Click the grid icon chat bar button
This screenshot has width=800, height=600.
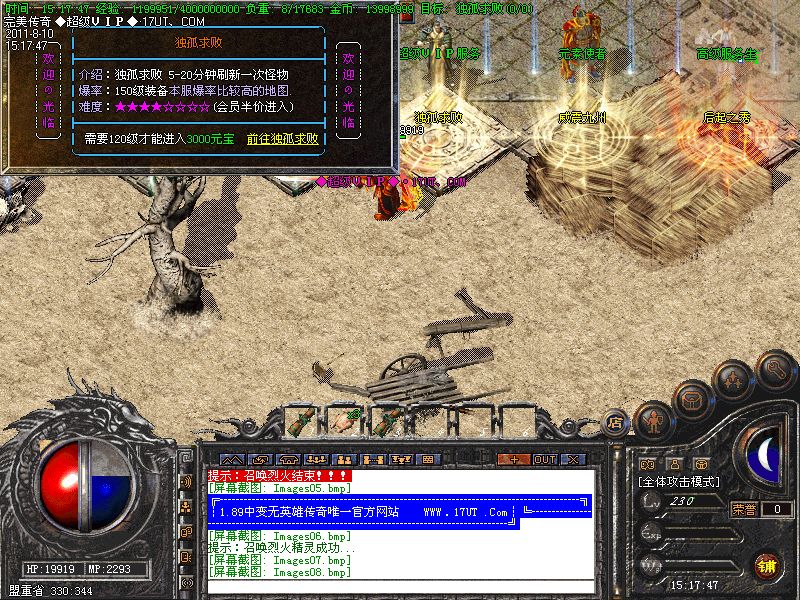pos(428,459)
